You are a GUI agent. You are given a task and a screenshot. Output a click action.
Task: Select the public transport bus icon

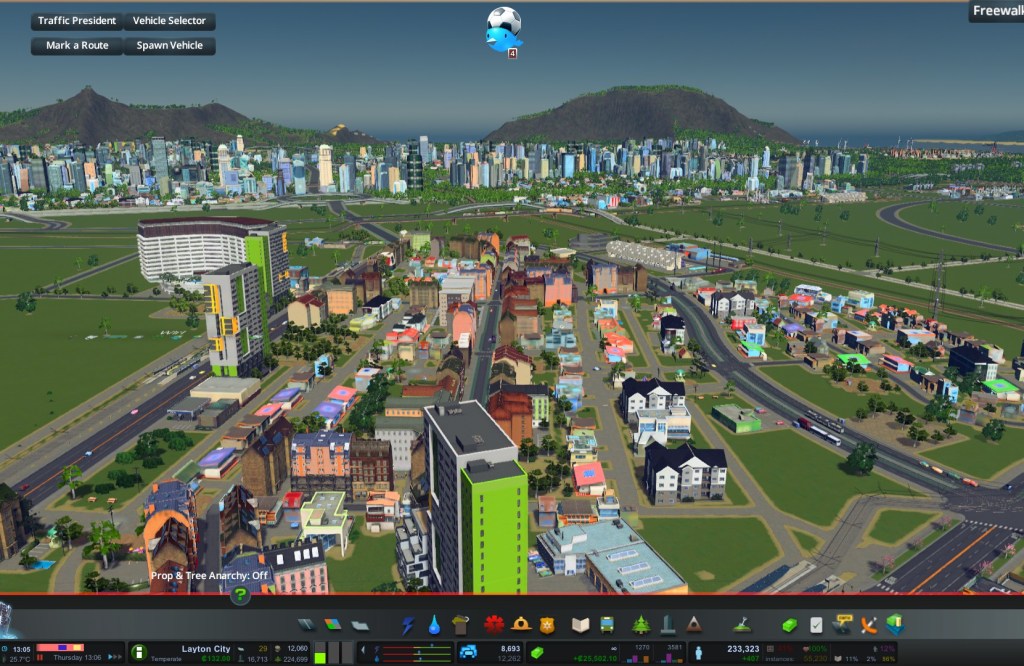pos(606,625)
